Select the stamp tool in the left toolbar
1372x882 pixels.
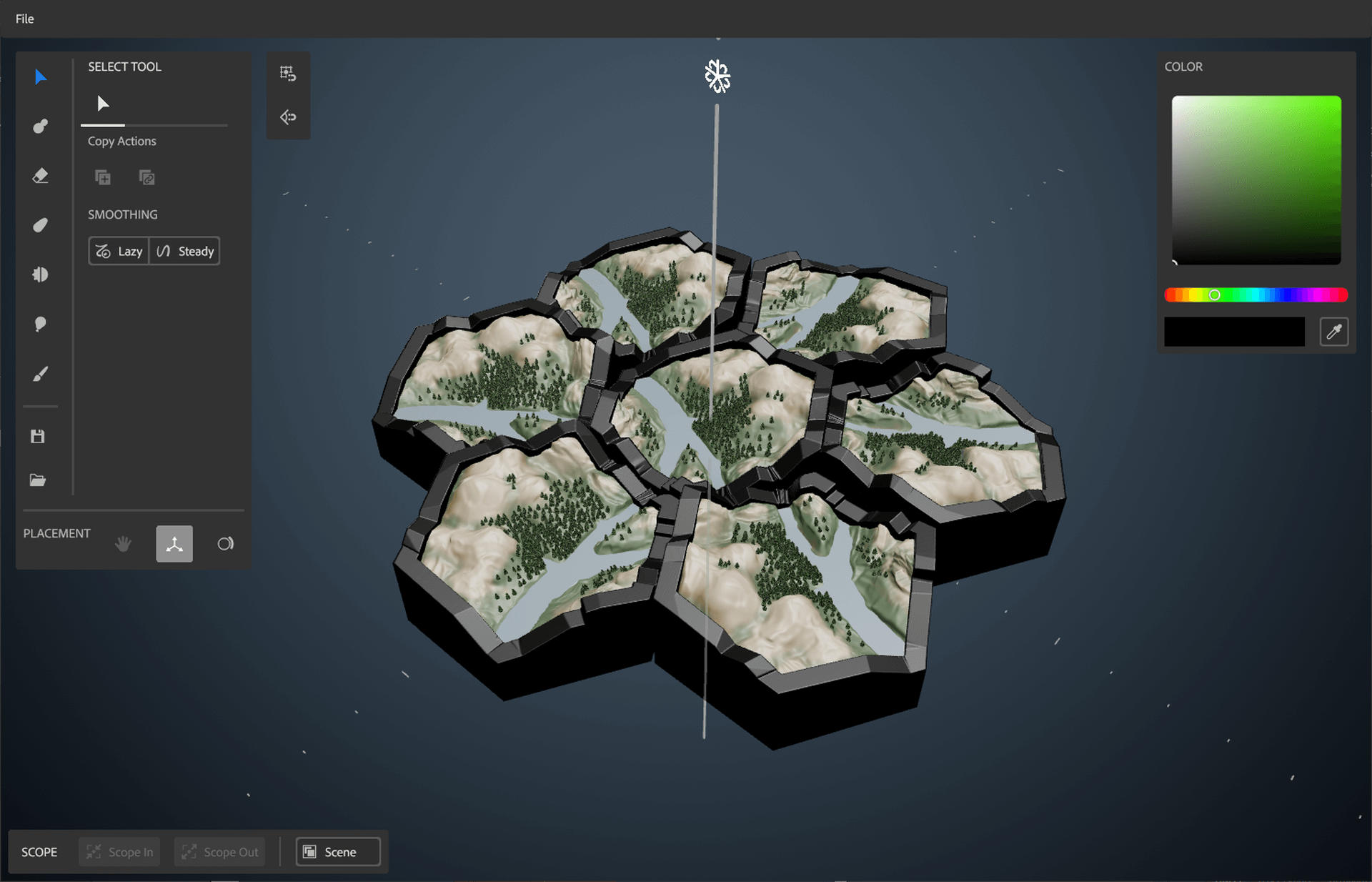pyautogui.click(x=40, y=126)
